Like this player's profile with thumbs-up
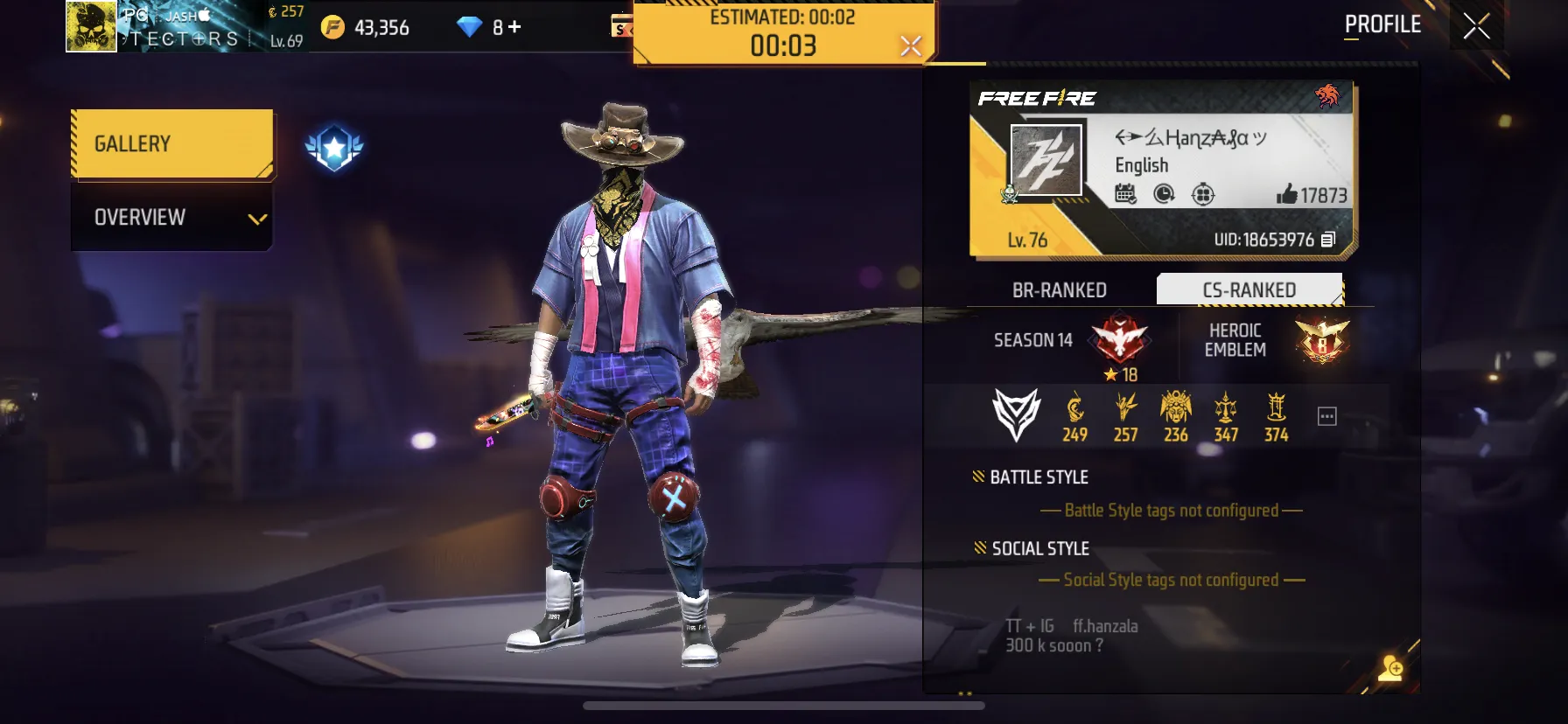This screenshot has width=1568, height=724. (1286, 194)
